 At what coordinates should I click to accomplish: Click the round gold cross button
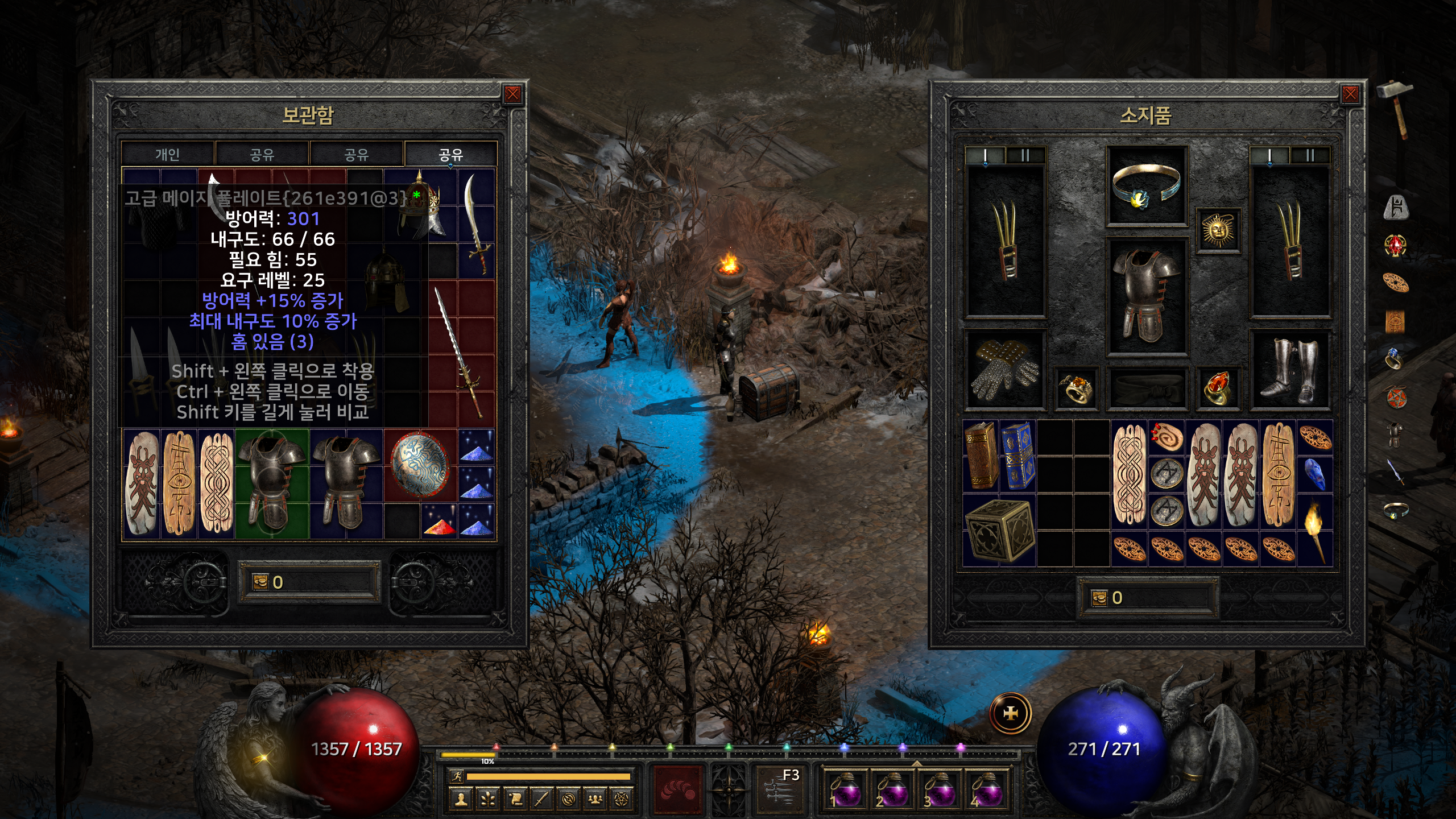coord(1011,713)
